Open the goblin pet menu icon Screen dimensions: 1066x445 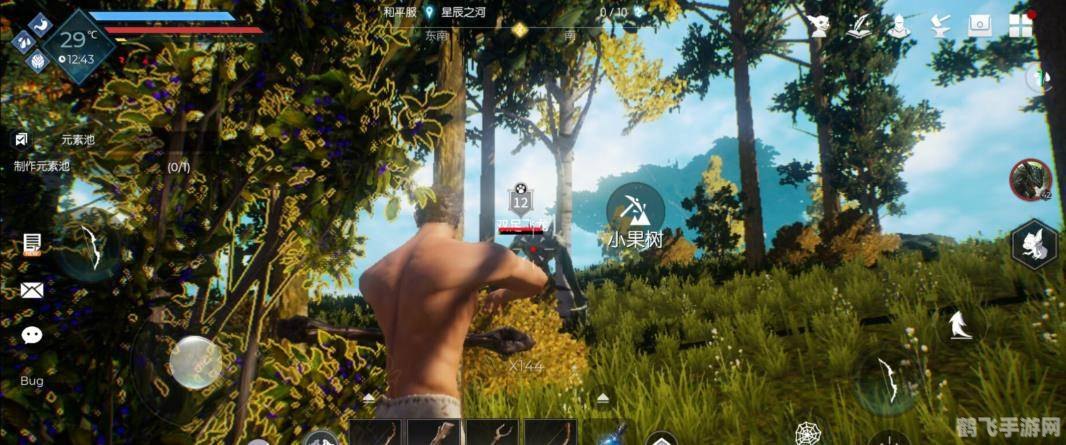(820, 26)
